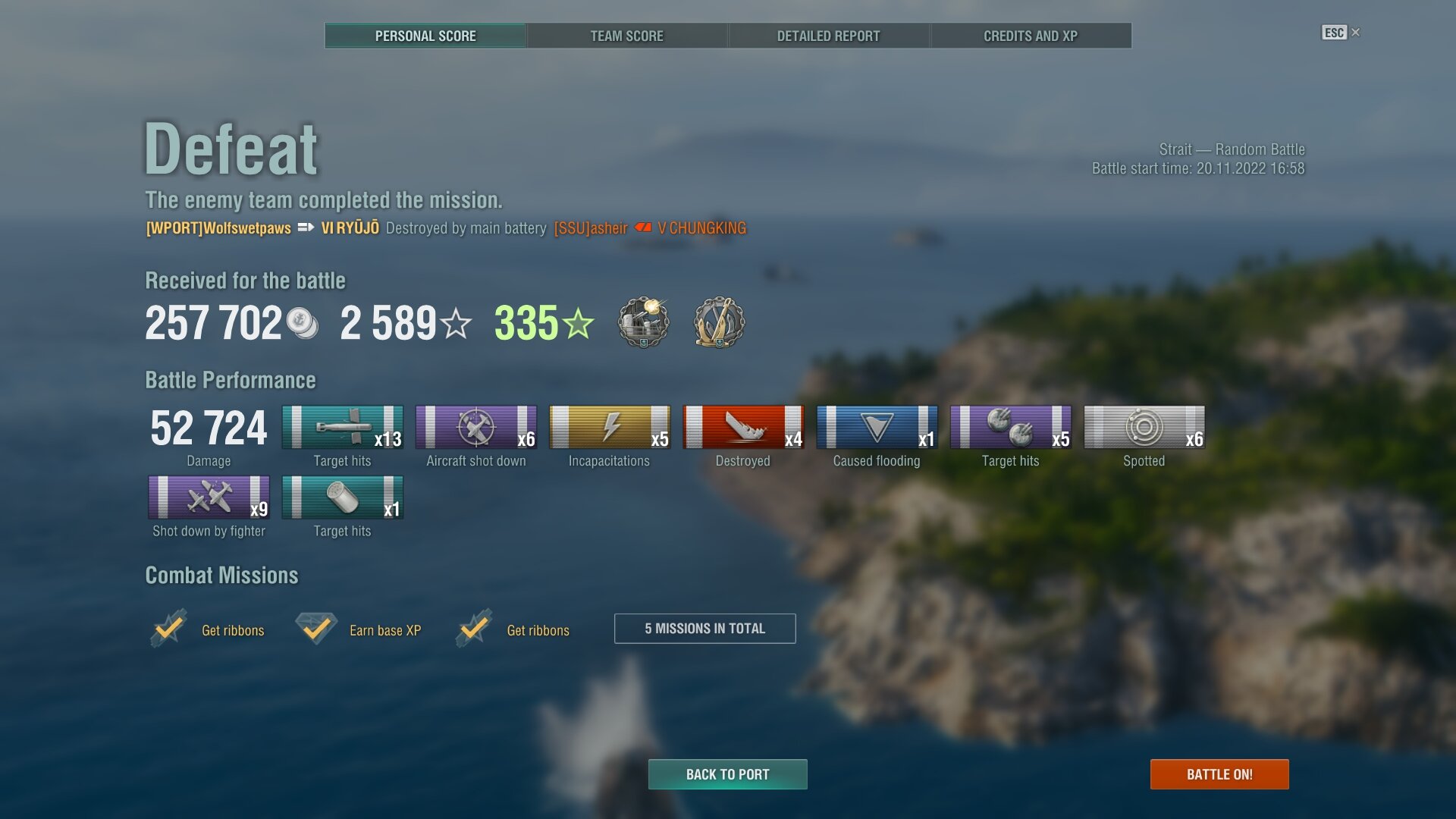Select the Incapacitations ribbon

(x=609, y=428)
